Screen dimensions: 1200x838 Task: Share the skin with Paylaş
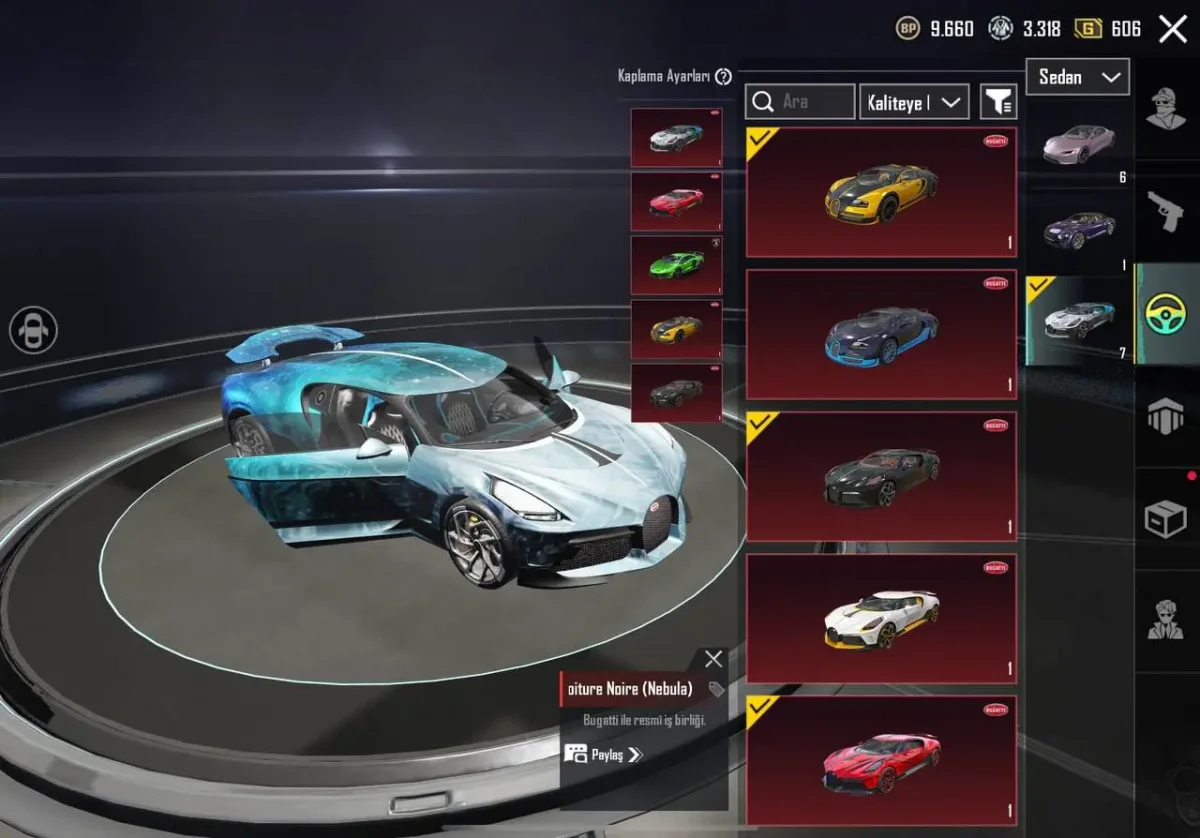(603, 754)
